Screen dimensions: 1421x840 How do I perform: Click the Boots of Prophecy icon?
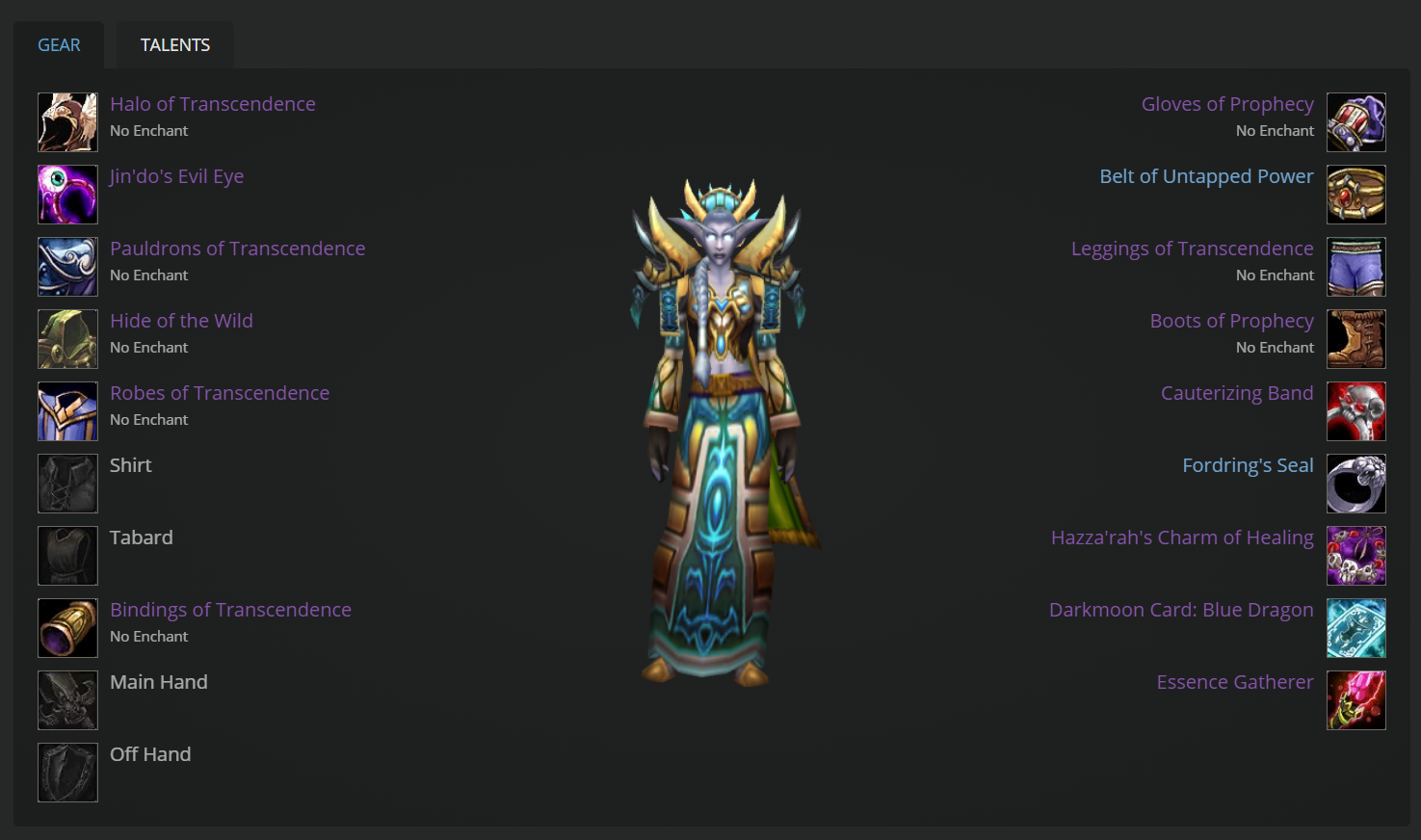pyautogui.click(x=1355, y=338)
